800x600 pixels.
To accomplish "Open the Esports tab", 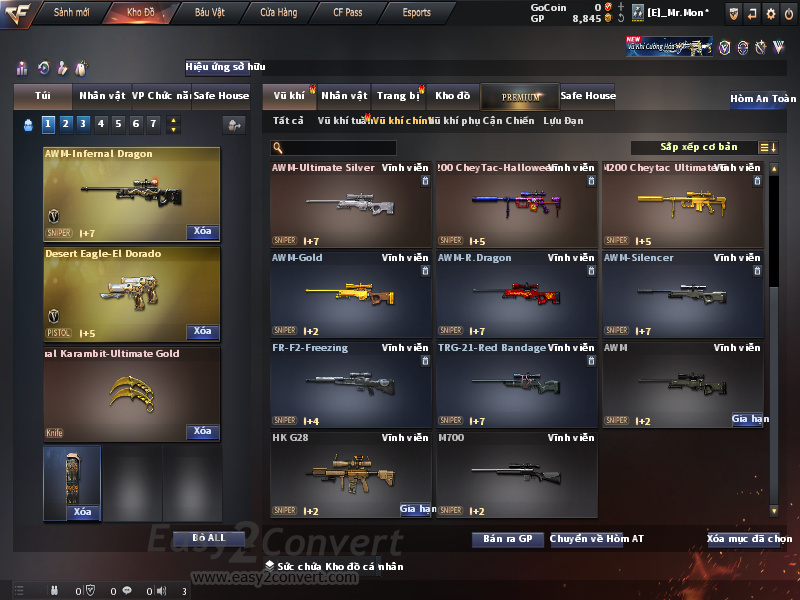I will pyautogui.click(x=417, y=13).
